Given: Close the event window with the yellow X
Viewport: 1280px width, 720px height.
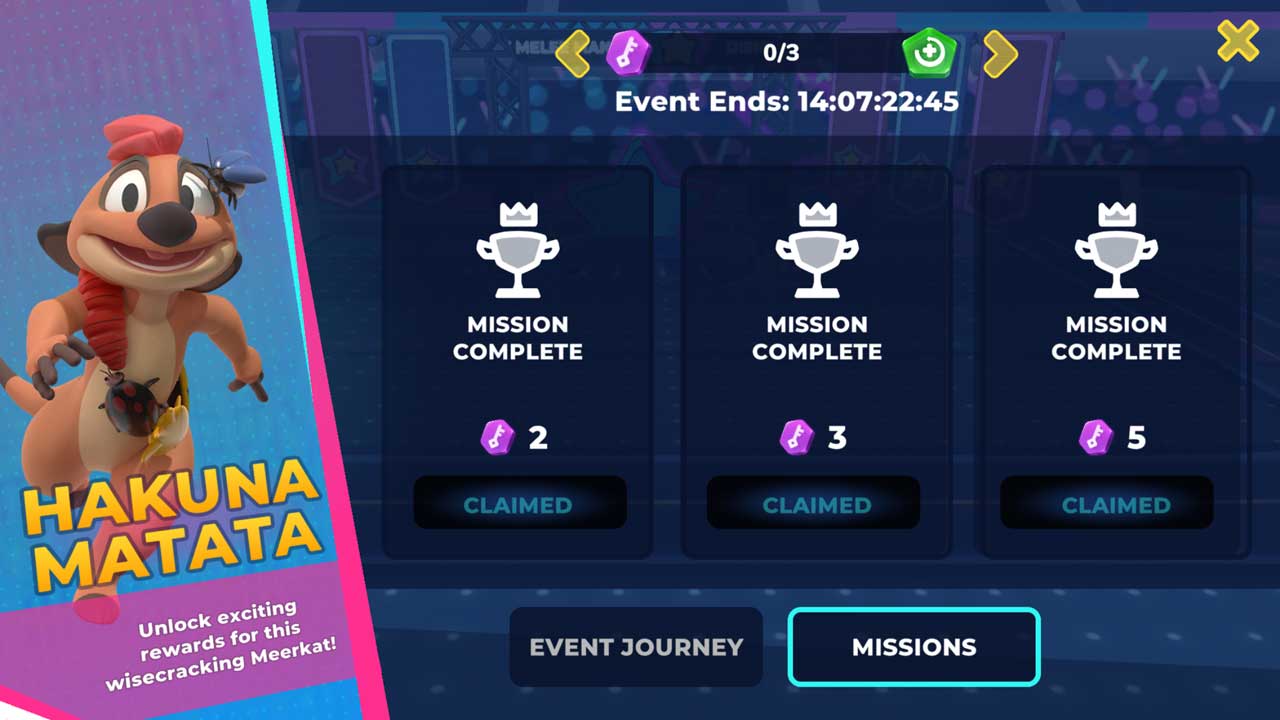Looking at the screenshot, I should coord(1237,41).
